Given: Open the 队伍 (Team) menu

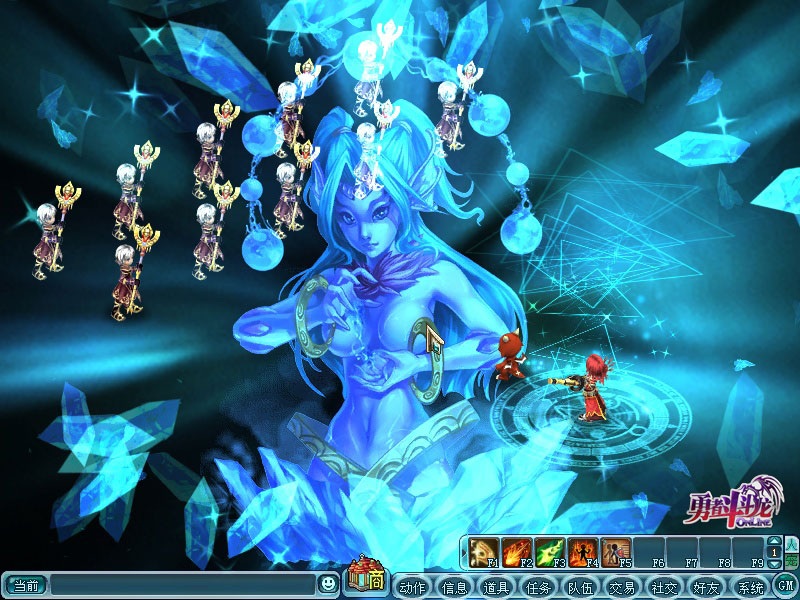Looking at the screenshot, I should pos(580,586).
